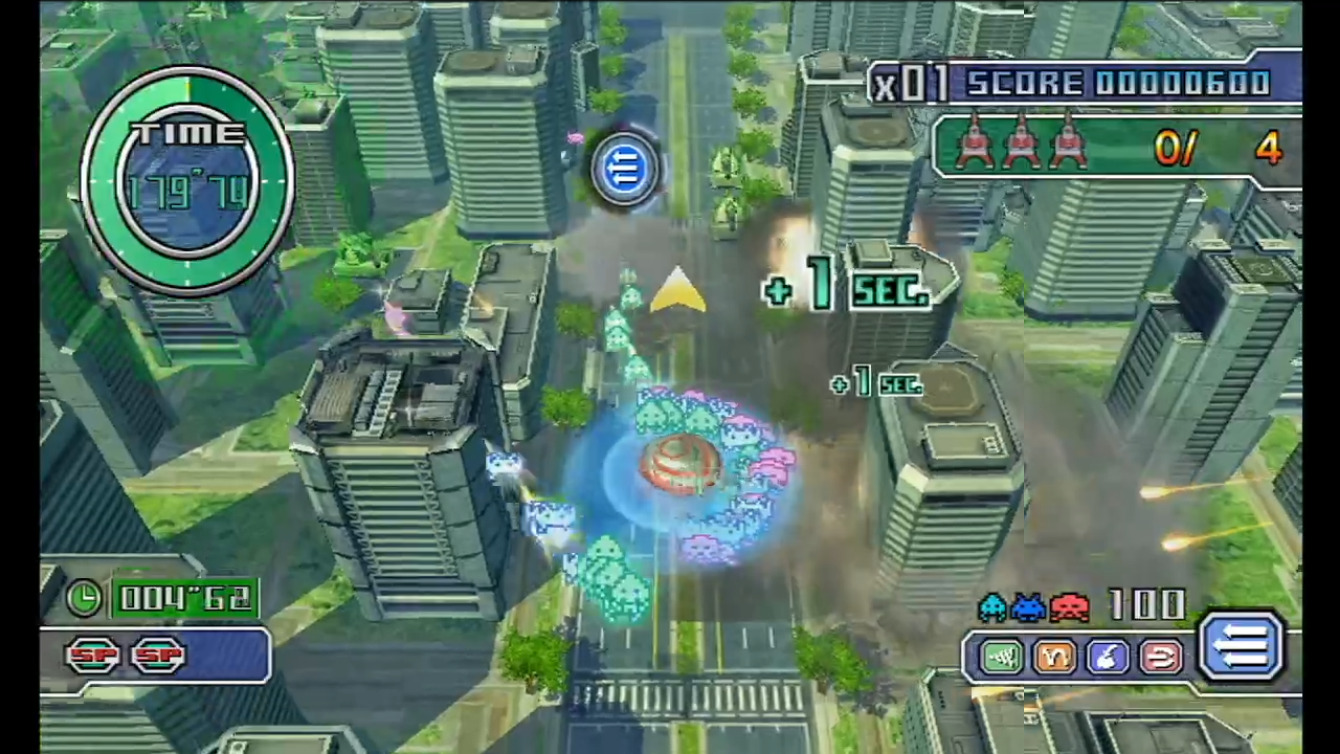
Task: Select the cyan invader counter icon
Action: coord(993,605)
